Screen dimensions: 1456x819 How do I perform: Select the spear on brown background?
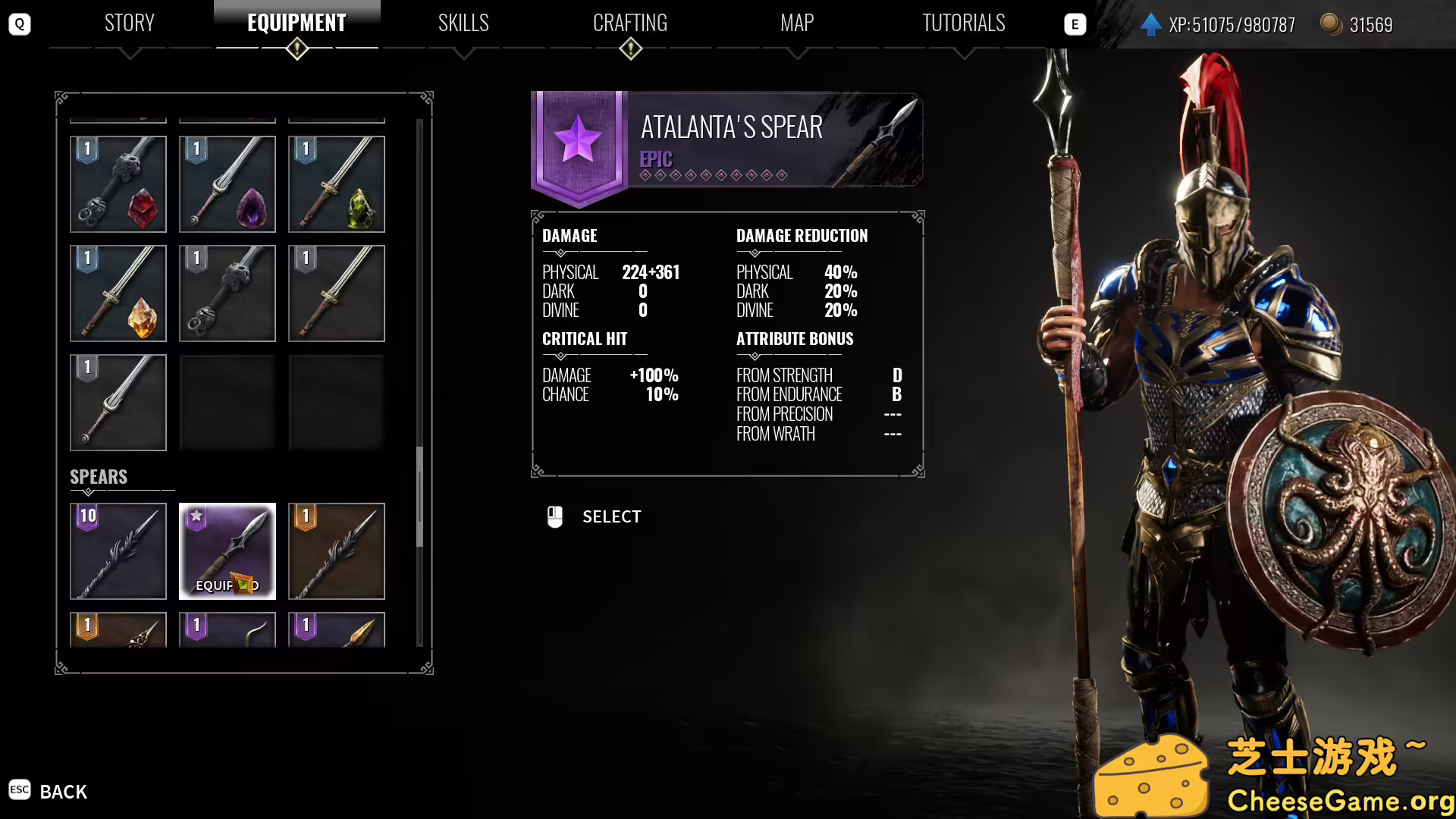tap(337, 551)
